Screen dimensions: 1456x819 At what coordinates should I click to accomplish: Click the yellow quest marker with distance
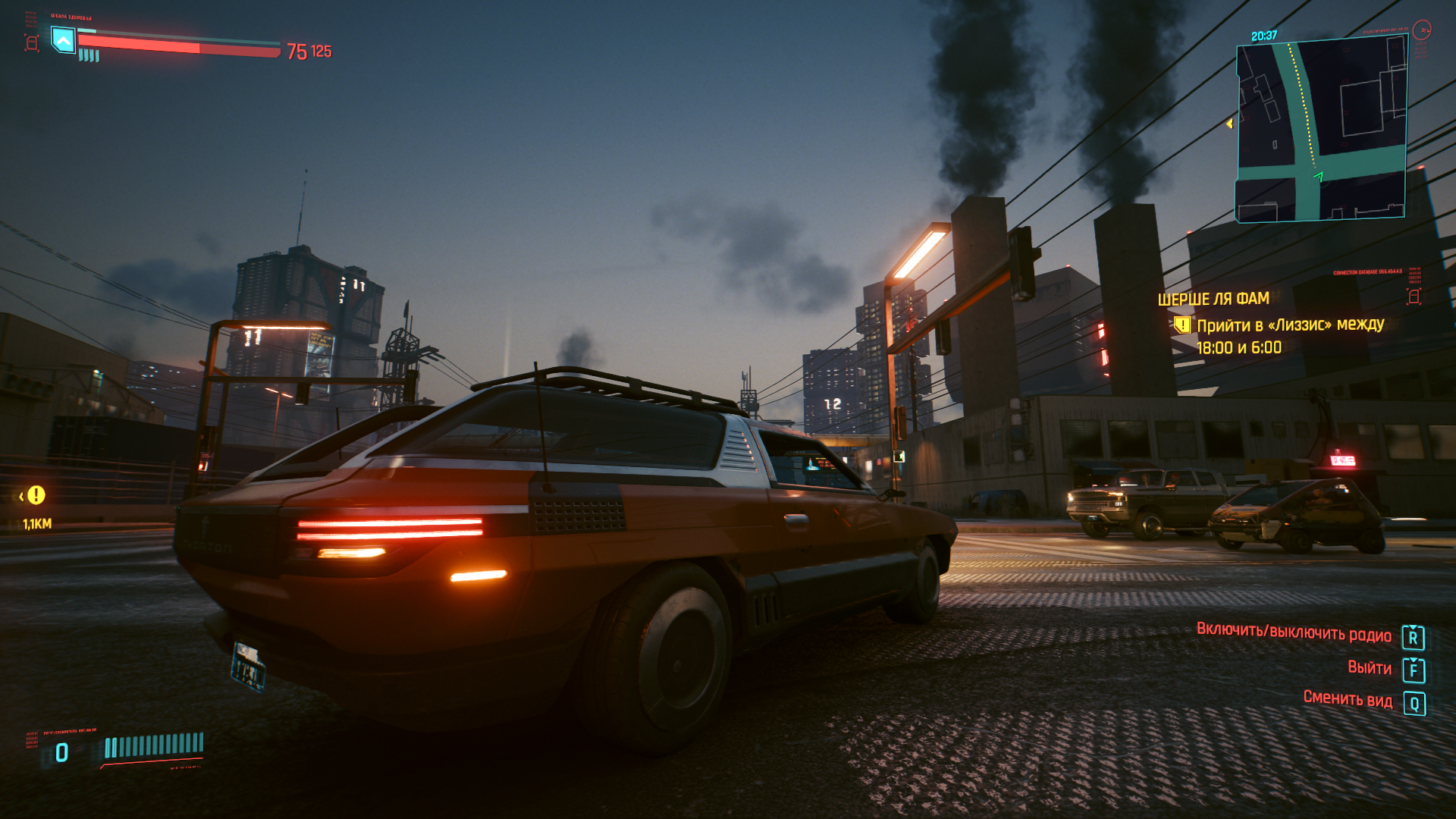click(36, 496)
